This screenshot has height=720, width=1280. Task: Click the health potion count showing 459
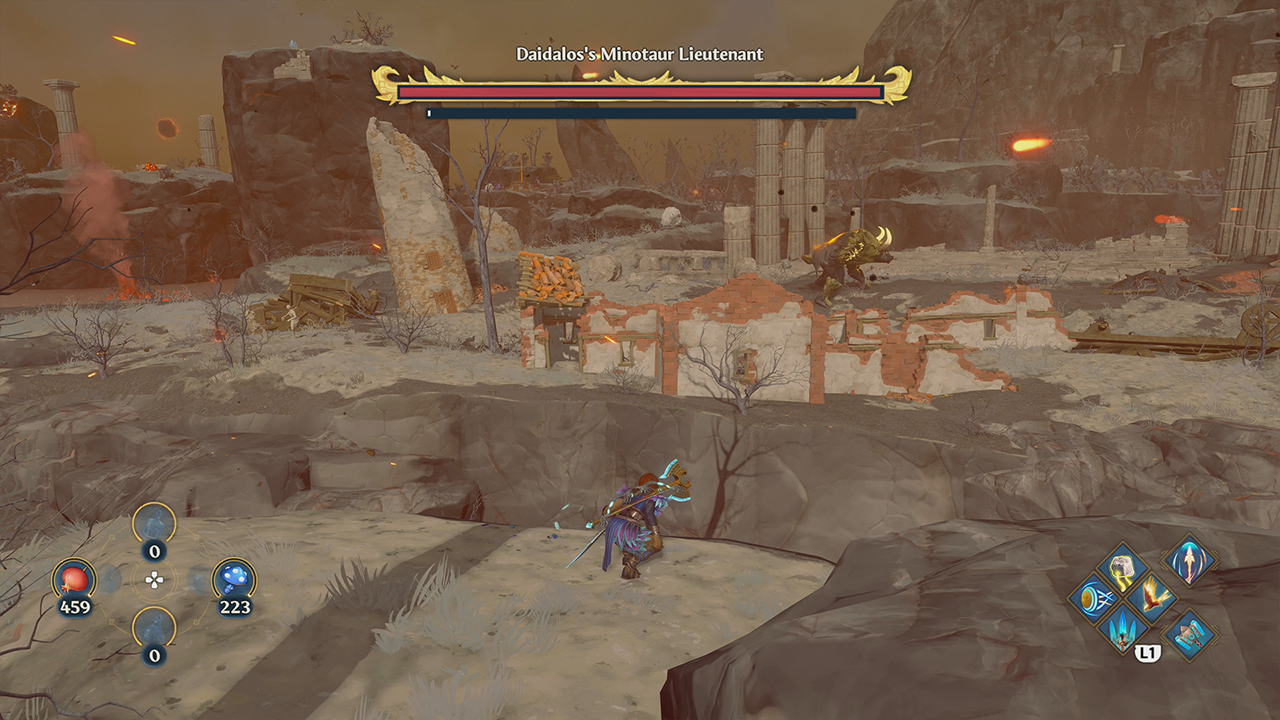[75, 606]
